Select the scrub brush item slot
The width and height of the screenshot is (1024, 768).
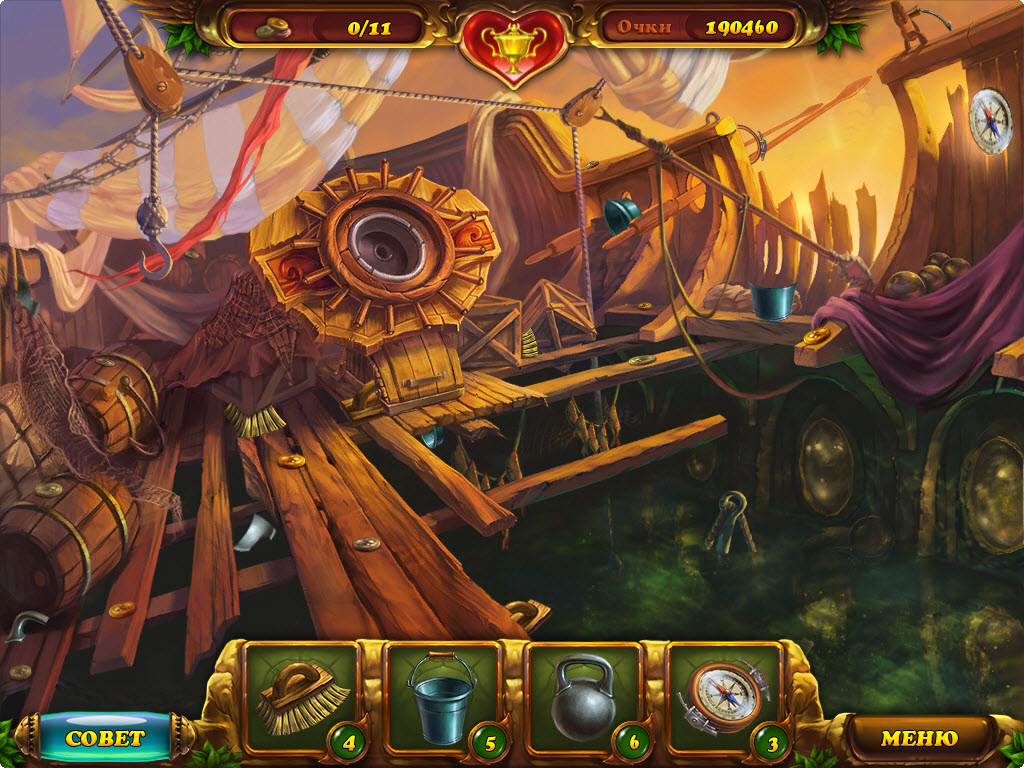click(300, 696)
